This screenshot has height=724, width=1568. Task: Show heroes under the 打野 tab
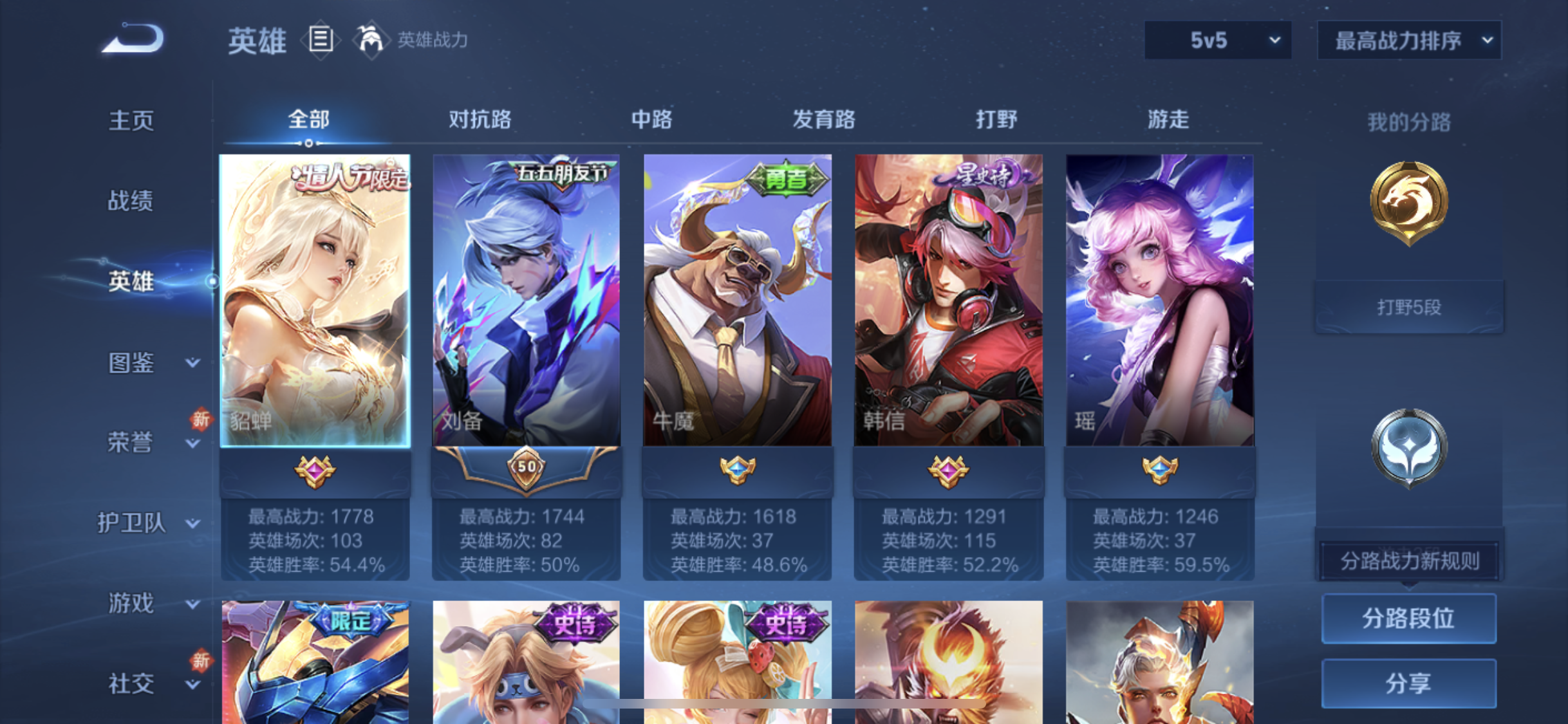pyautogui.click(x=996, y=120)
